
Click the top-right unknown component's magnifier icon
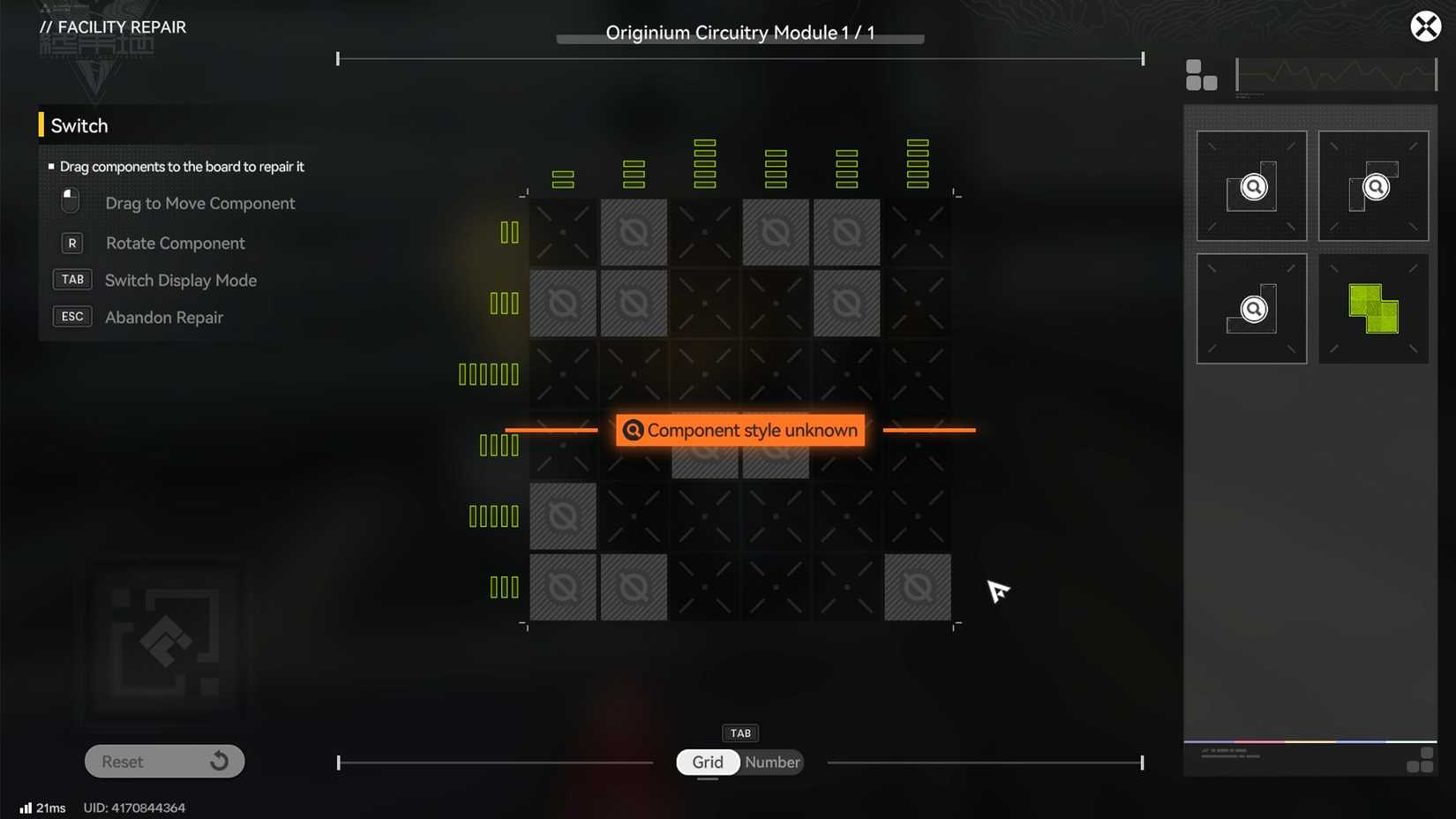click(1377, 187)
